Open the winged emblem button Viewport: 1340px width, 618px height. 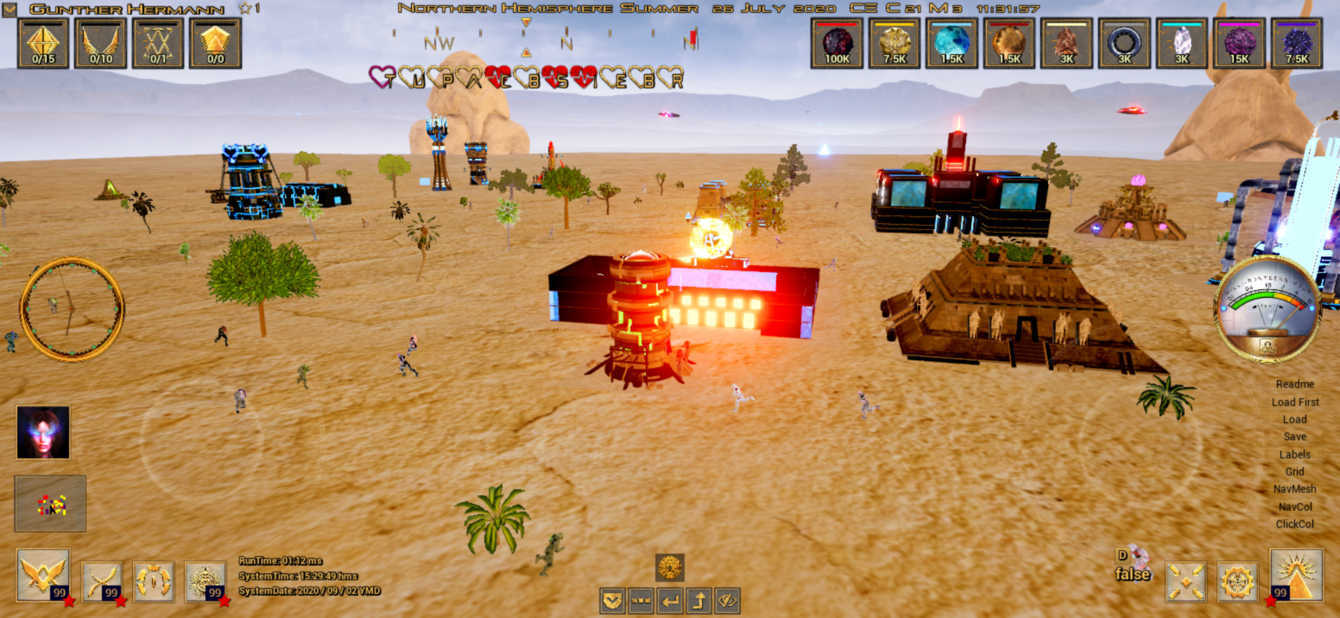coord(43,576)
